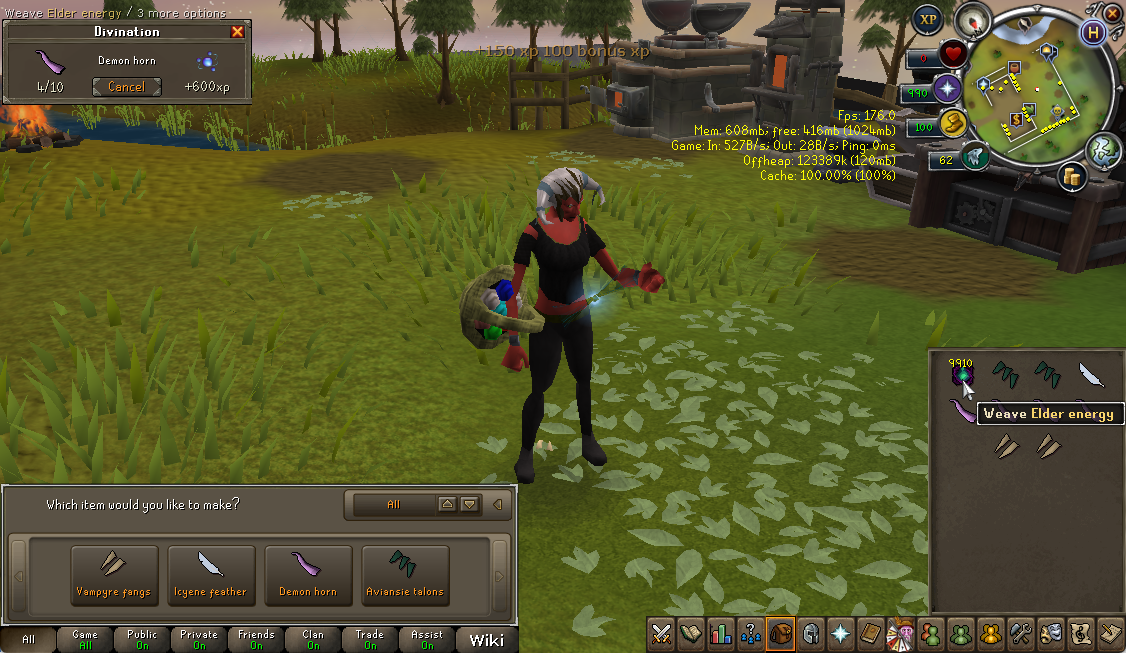Open the world map globe
Screen dimensions: 1126x653
(x=1104, y=149)
